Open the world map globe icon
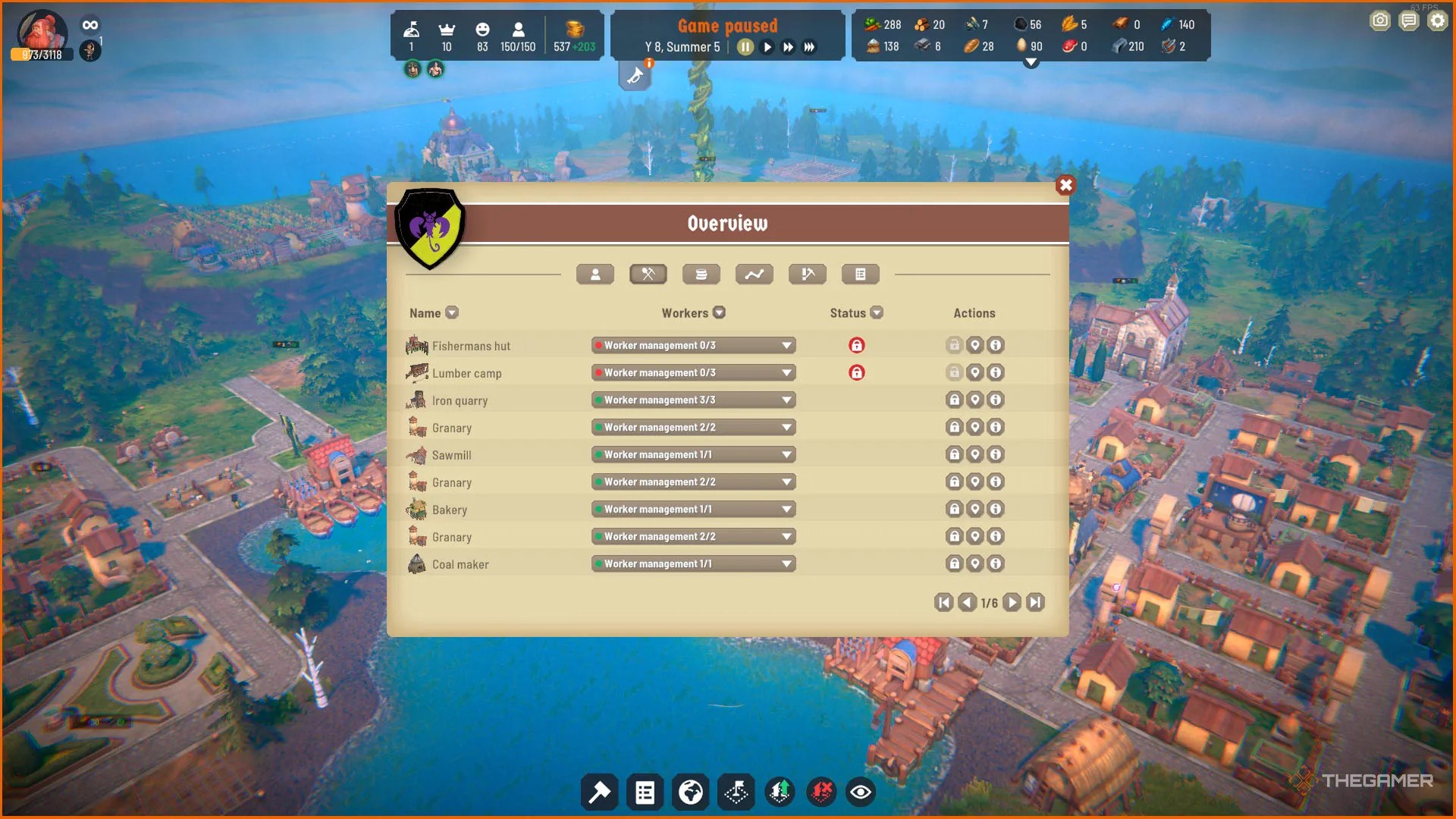 click(690, 792)
